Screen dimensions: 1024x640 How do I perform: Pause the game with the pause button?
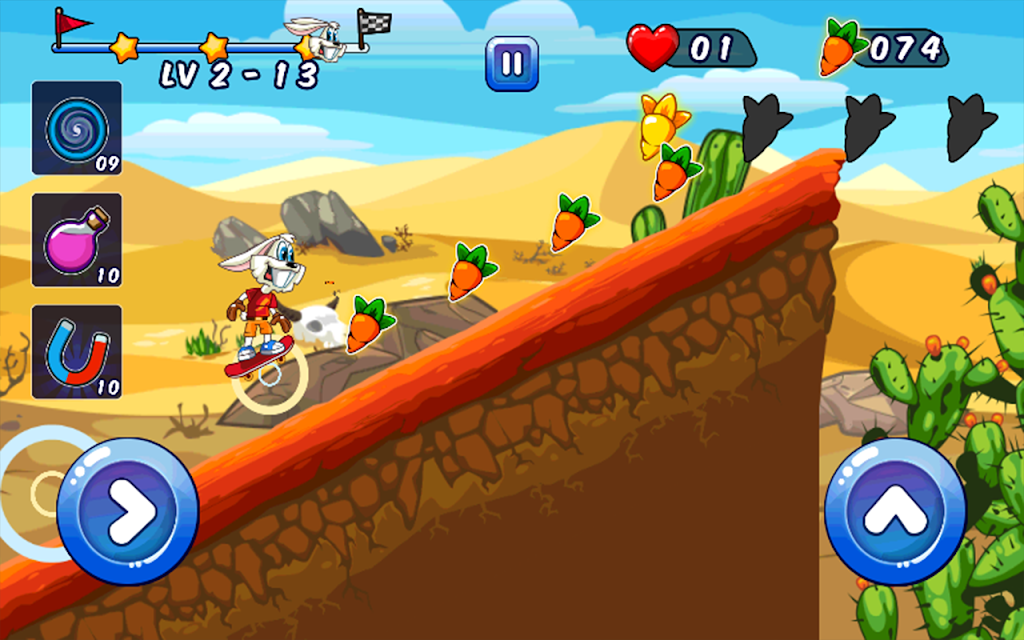click(x=512, y=63)
